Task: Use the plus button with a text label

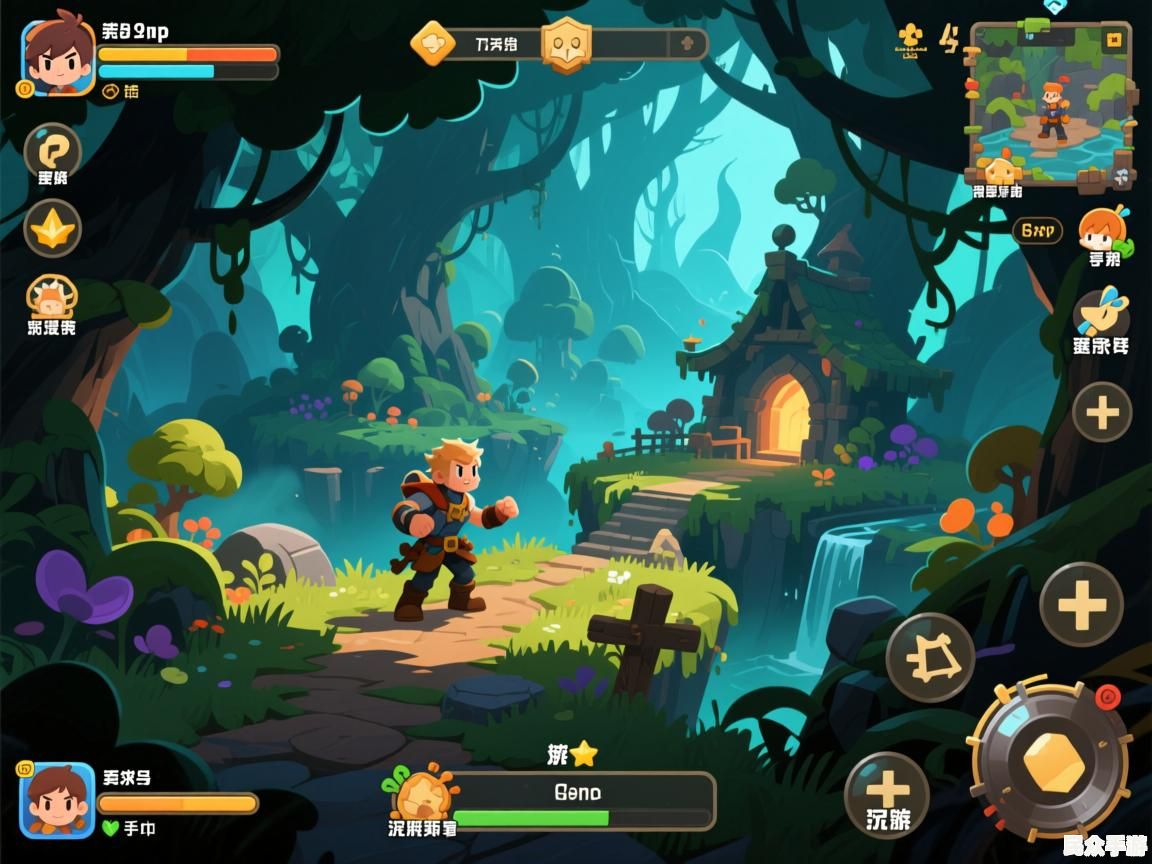Action: tap(887, 795)
